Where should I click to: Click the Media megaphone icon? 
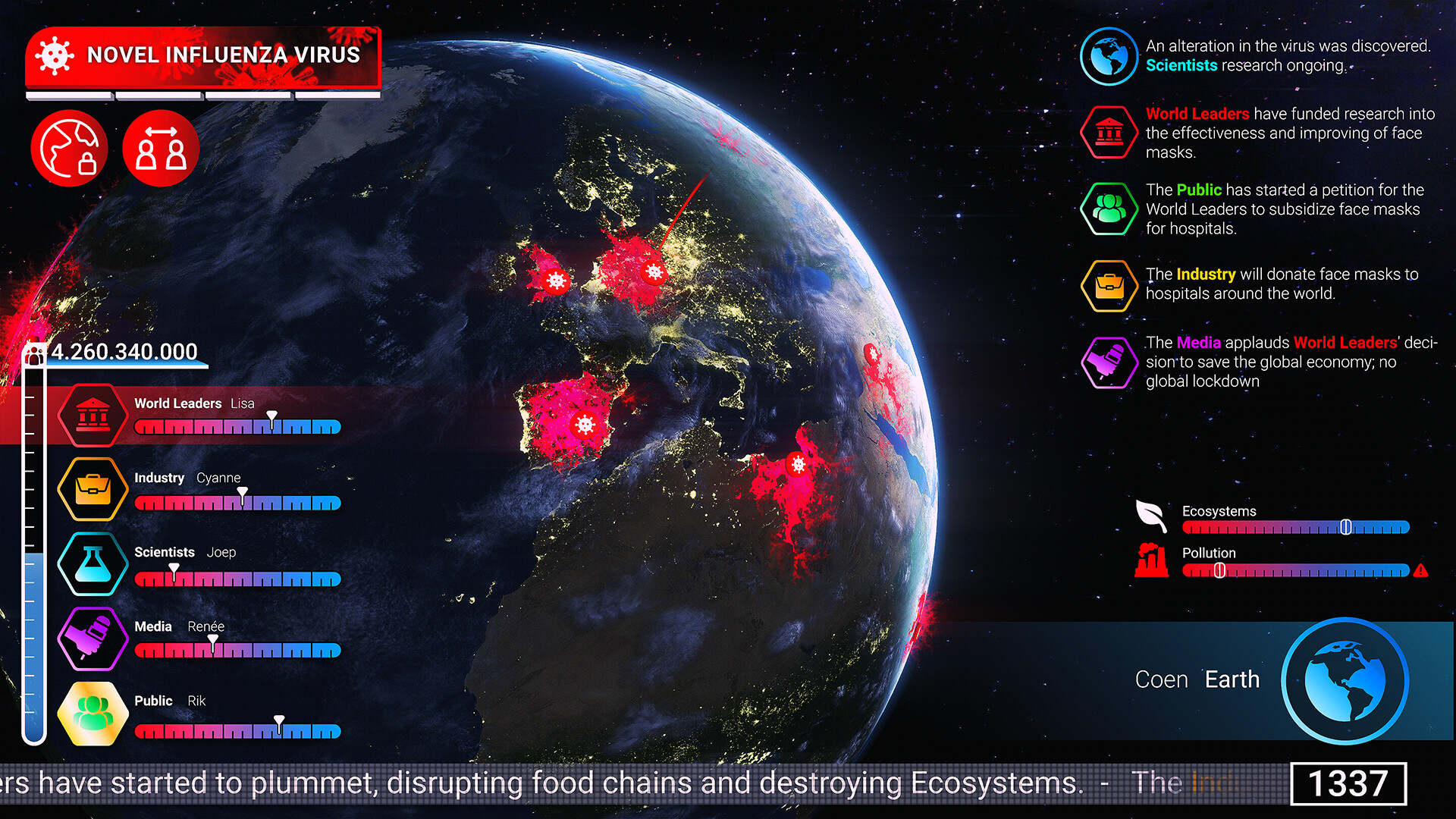click(92, 637)
